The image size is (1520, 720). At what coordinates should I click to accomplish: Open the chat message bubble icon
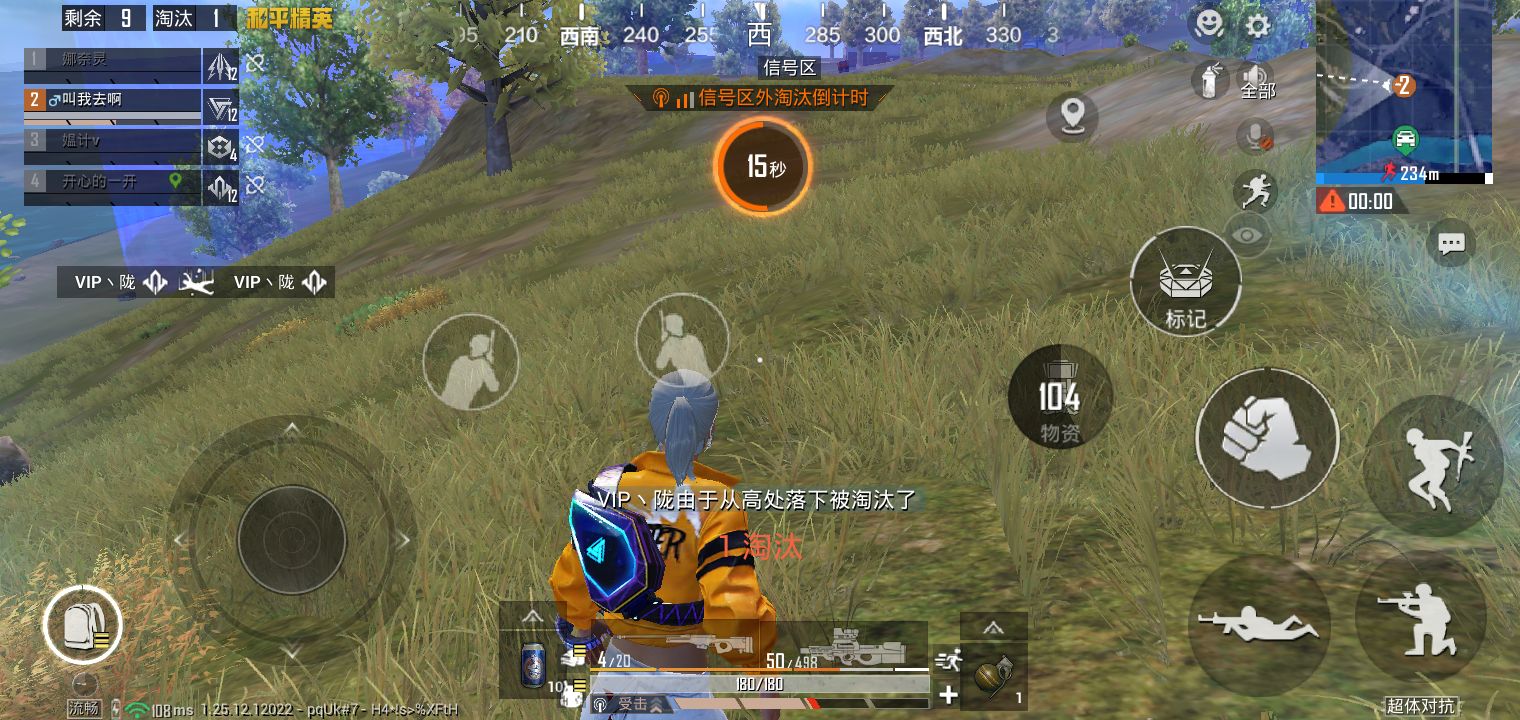pyautogui.click(x=1452, y=243)
